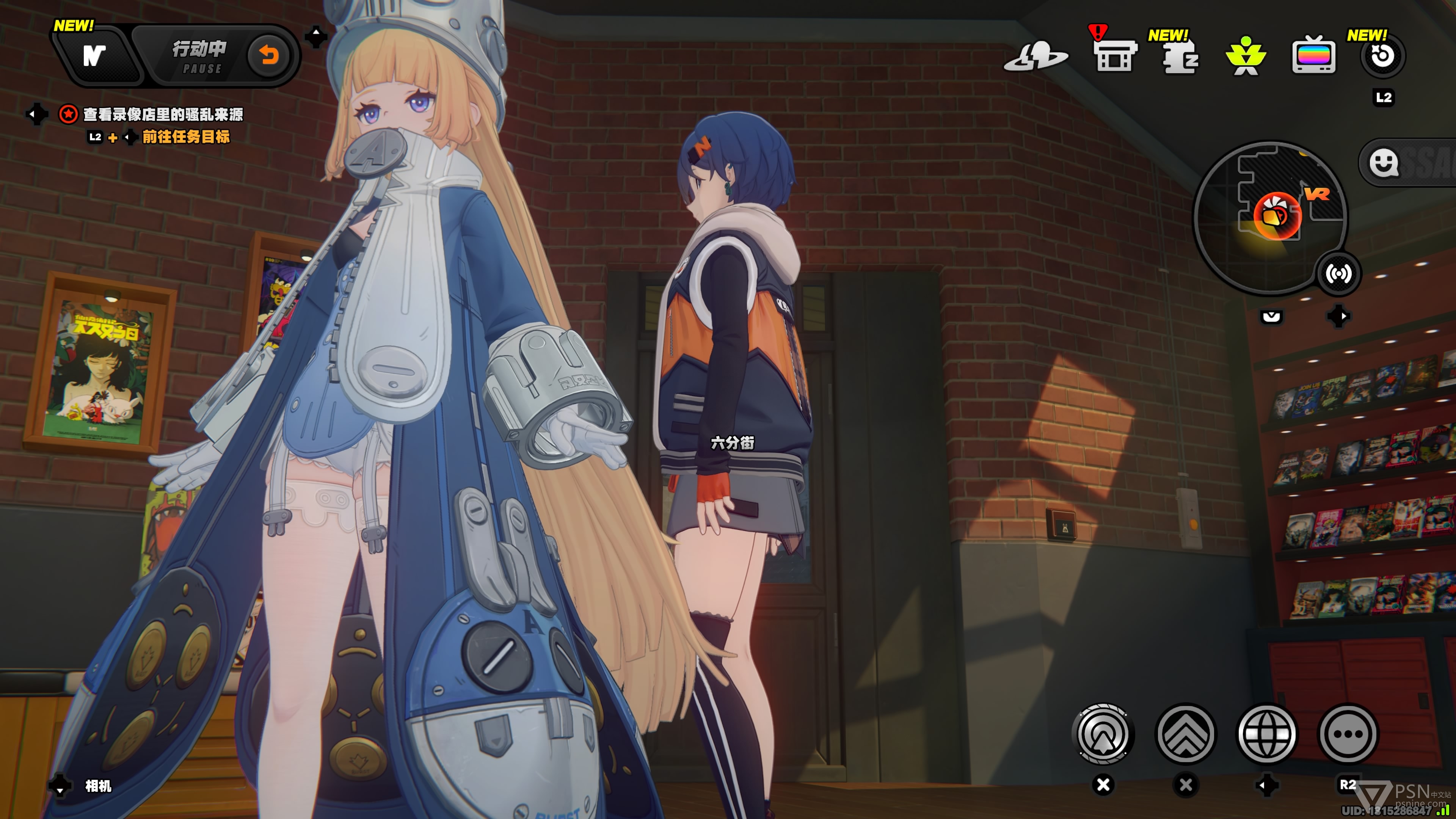Open the rainbow television icon

click(1313, 55)
